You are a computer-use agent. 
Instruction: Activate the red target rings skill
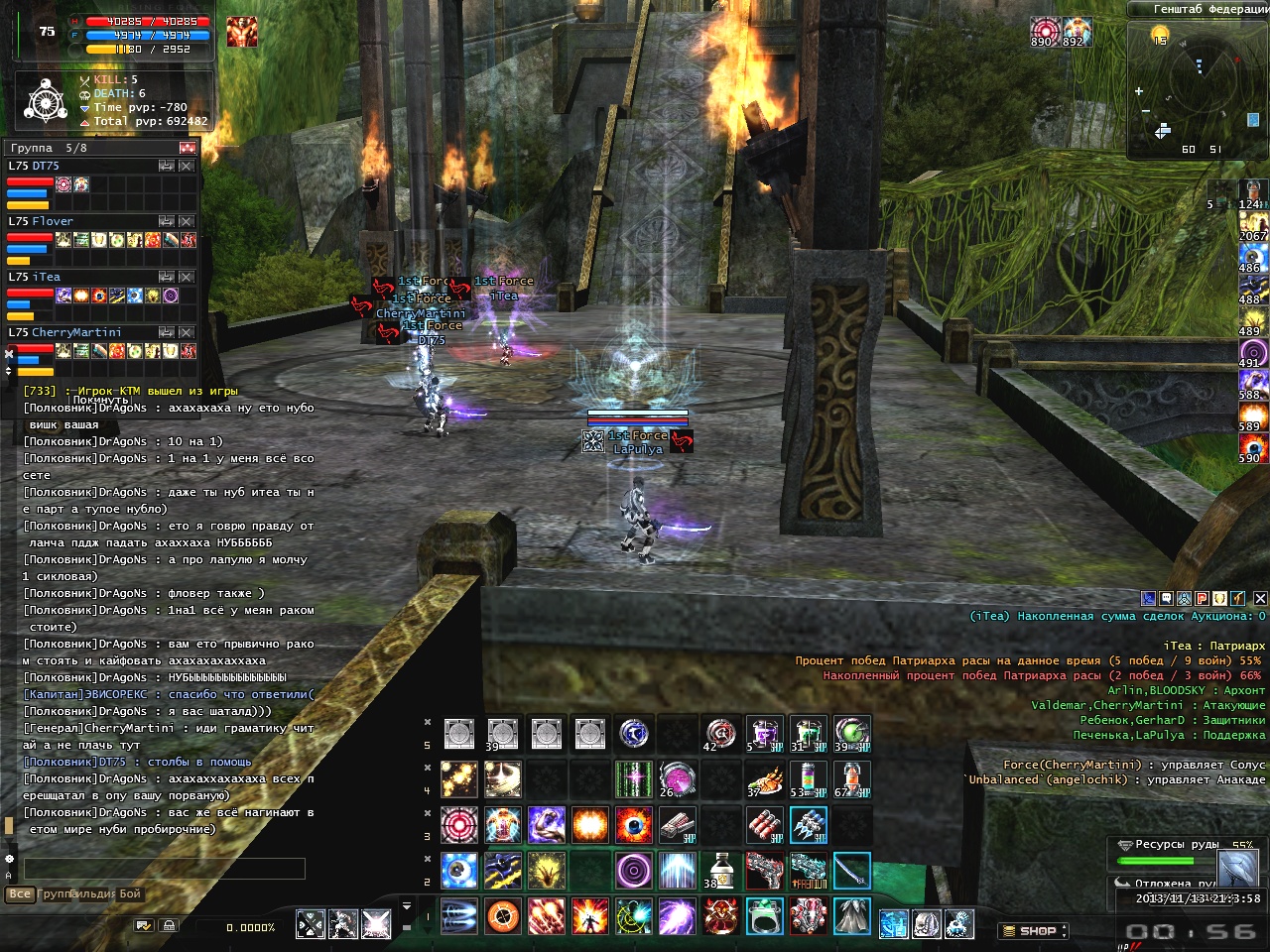pyautogui.click(x=458, y=824)
